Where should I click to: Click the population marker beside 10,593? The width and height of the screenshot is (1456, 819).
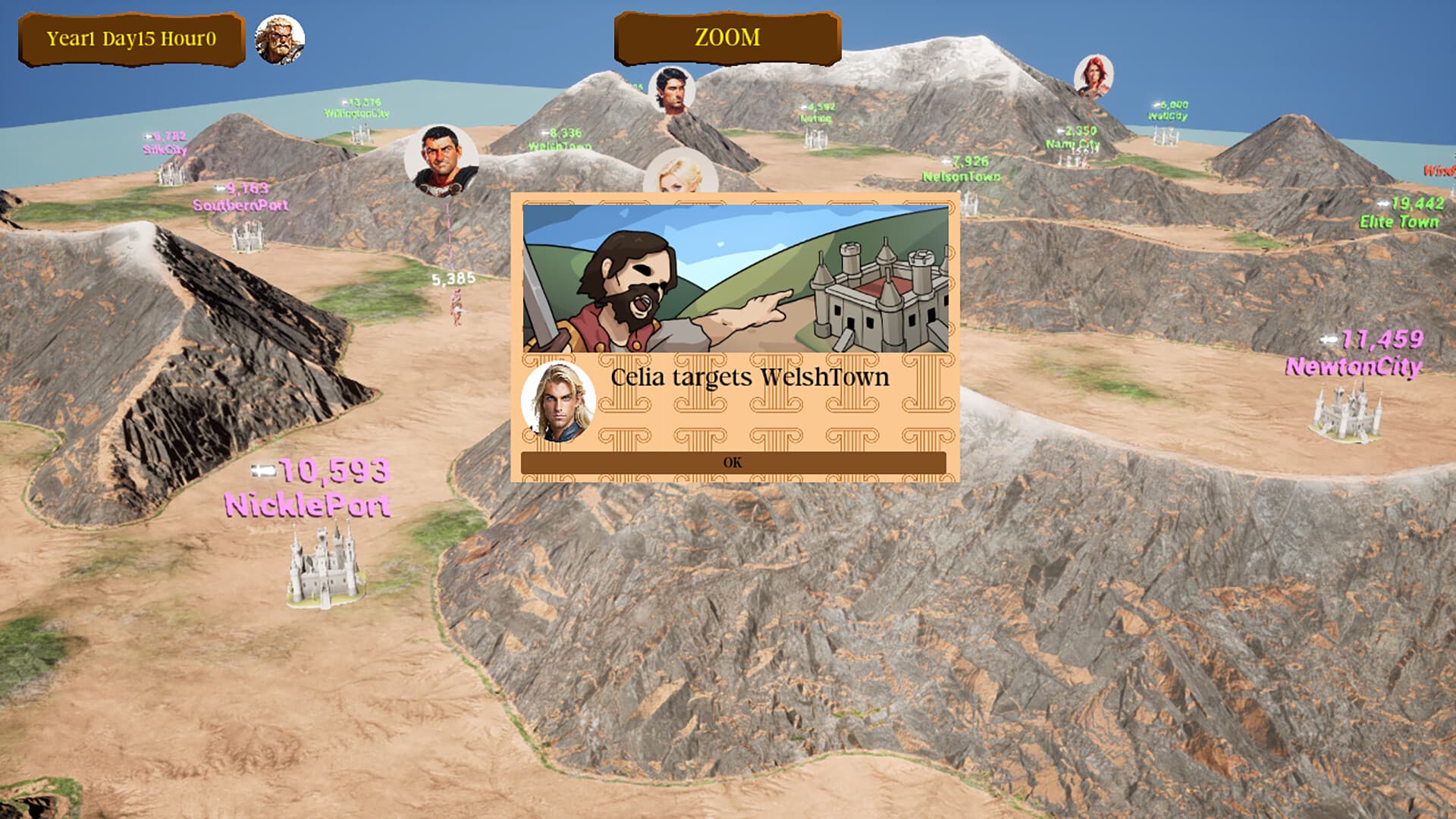coord(262,470)
